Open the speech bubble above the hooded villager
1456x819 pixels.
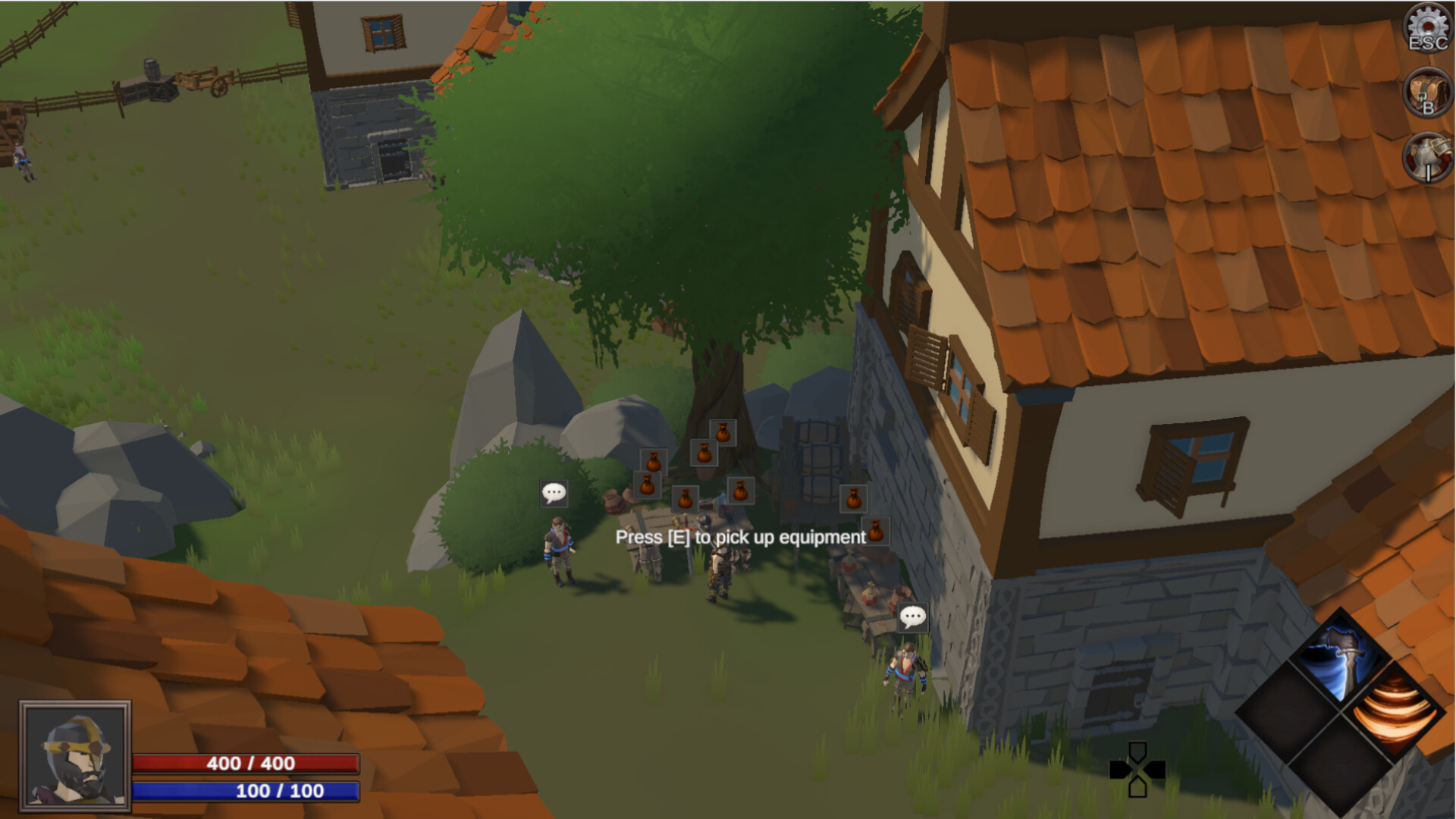[554, 493]
